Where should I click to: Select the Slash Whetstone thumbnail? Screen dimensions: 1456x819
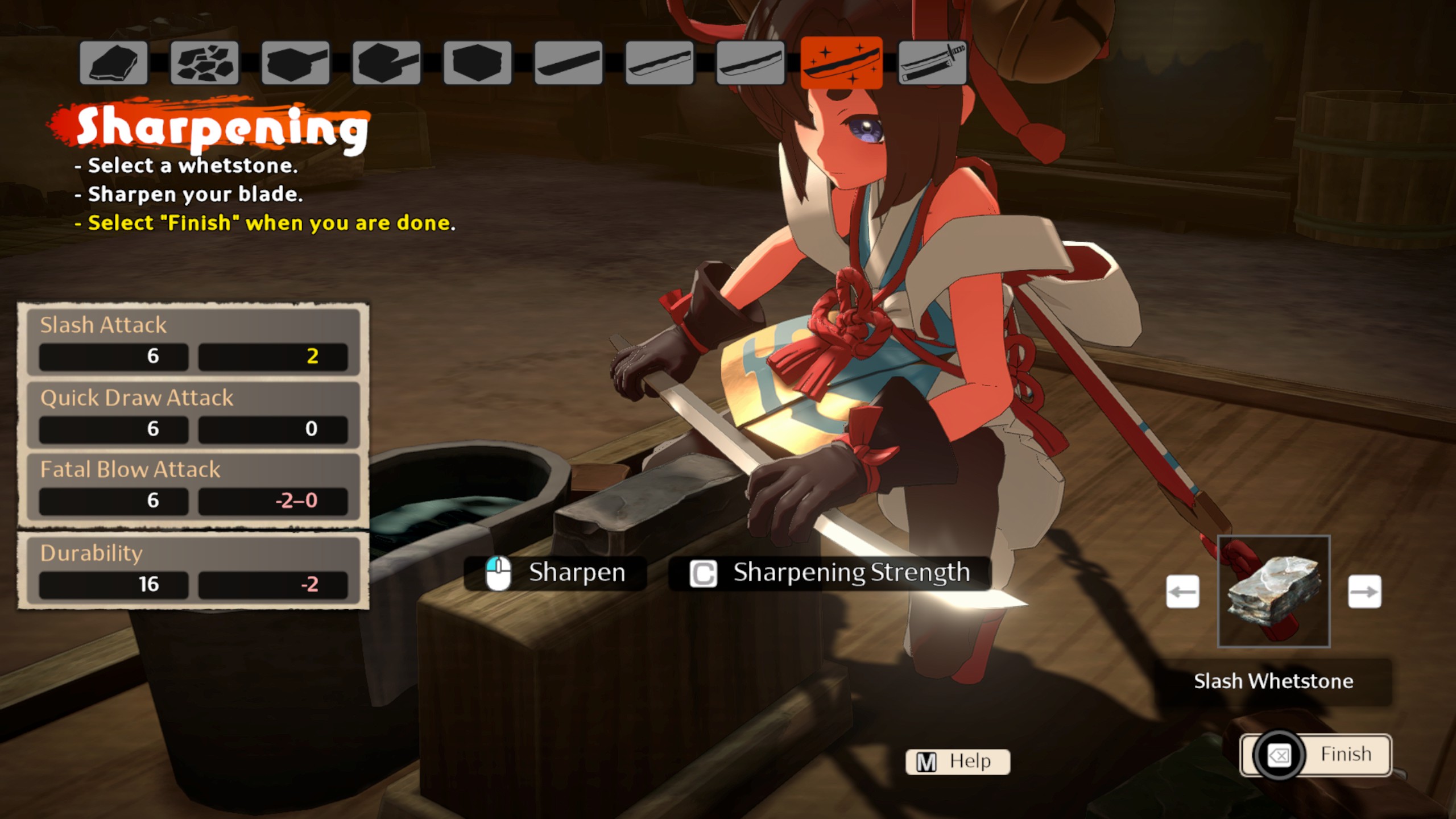(x=1273, y=591)
